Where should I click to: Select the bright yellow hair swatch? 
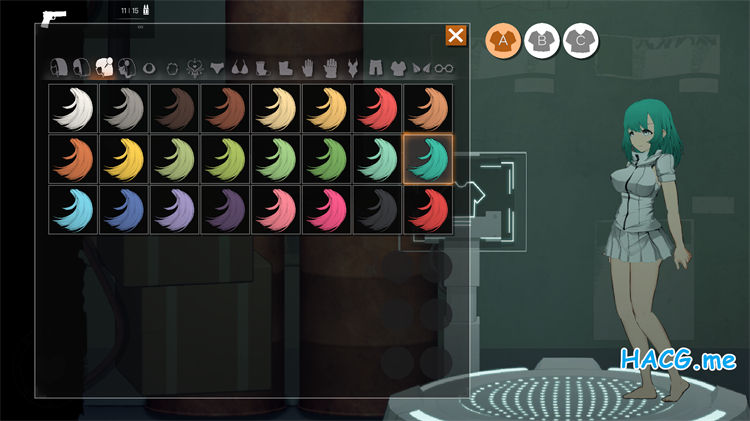pos(124,160)
